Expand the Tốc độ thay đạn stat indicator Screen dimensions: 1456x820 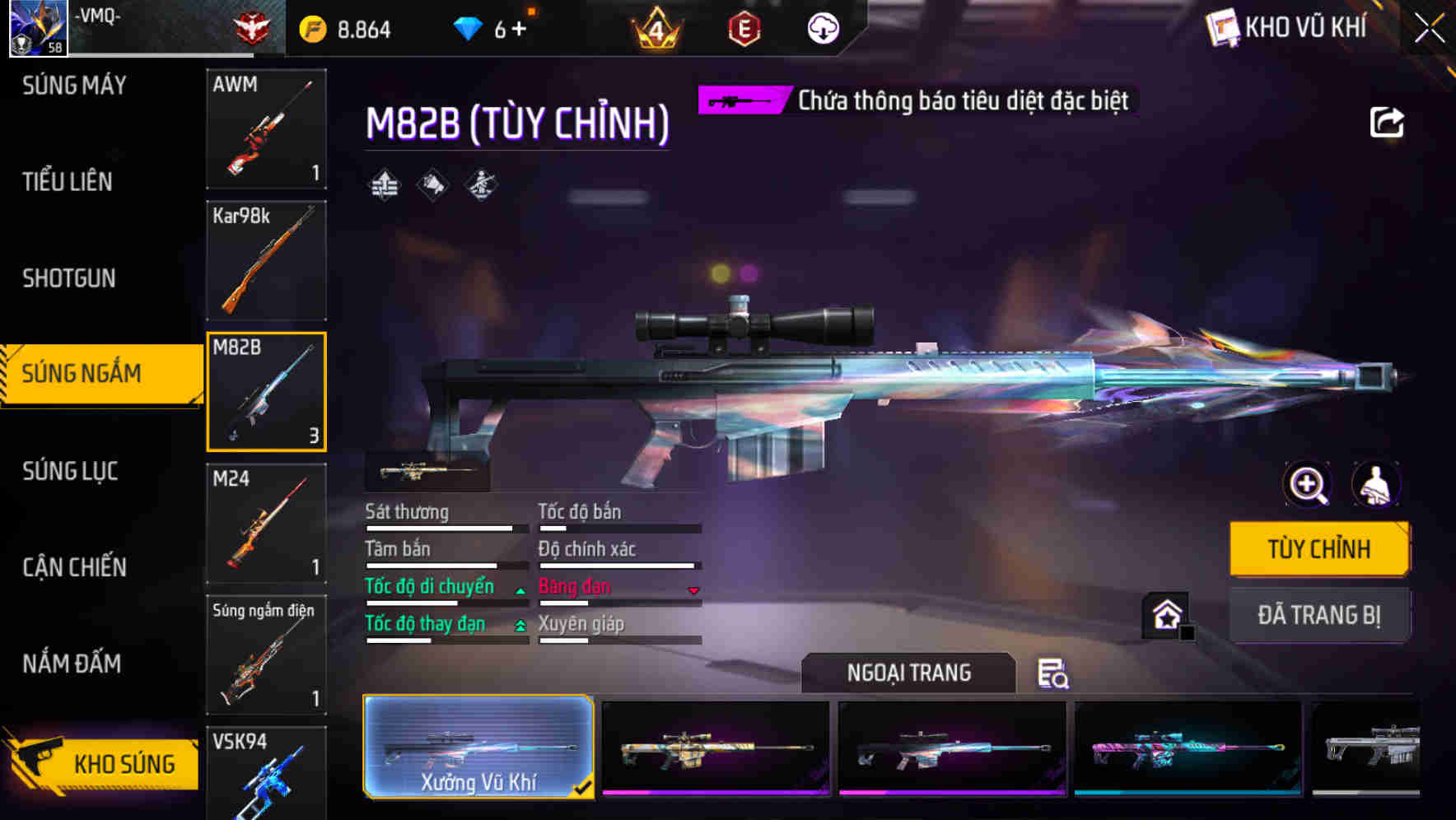point(520,626)
